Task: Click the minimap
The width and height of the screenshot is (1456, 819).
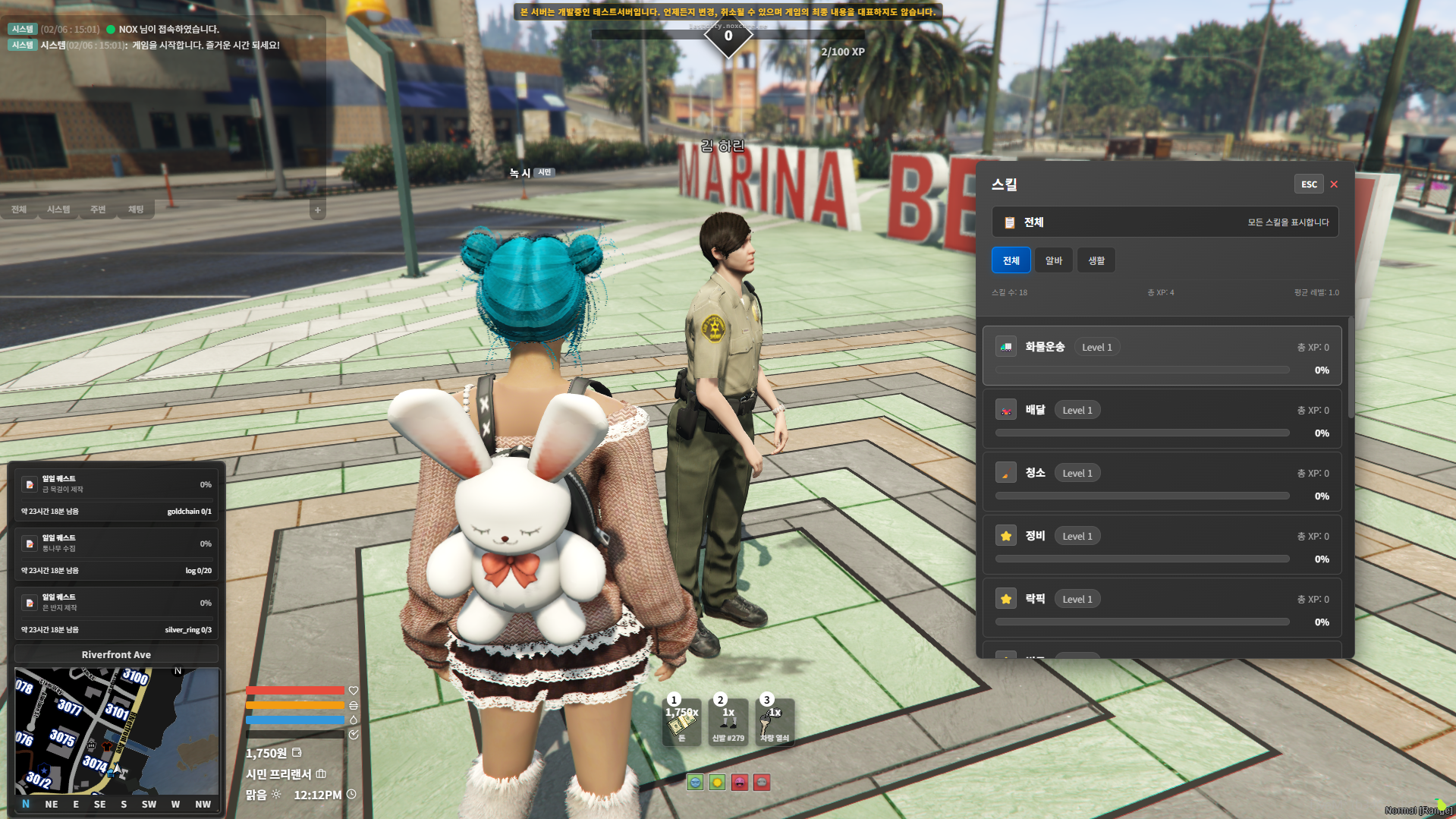Action: (x=116, y=730)
